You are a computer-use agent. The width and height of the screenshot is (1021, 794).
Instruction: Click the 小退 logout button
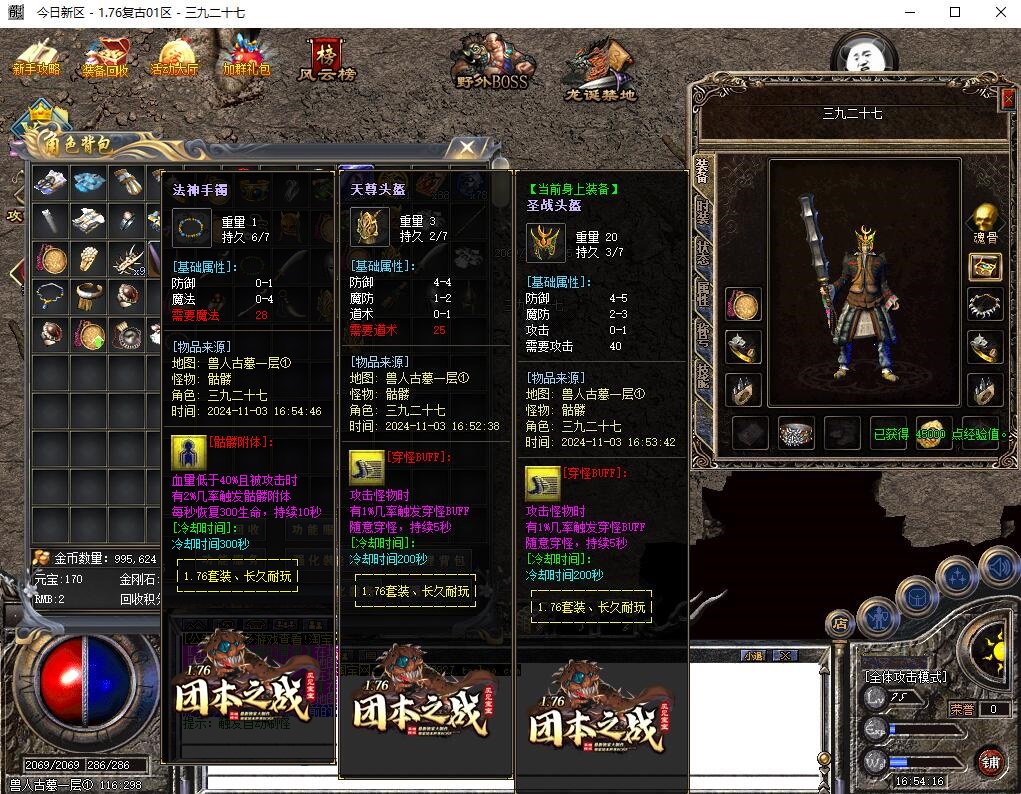(755, 656)
